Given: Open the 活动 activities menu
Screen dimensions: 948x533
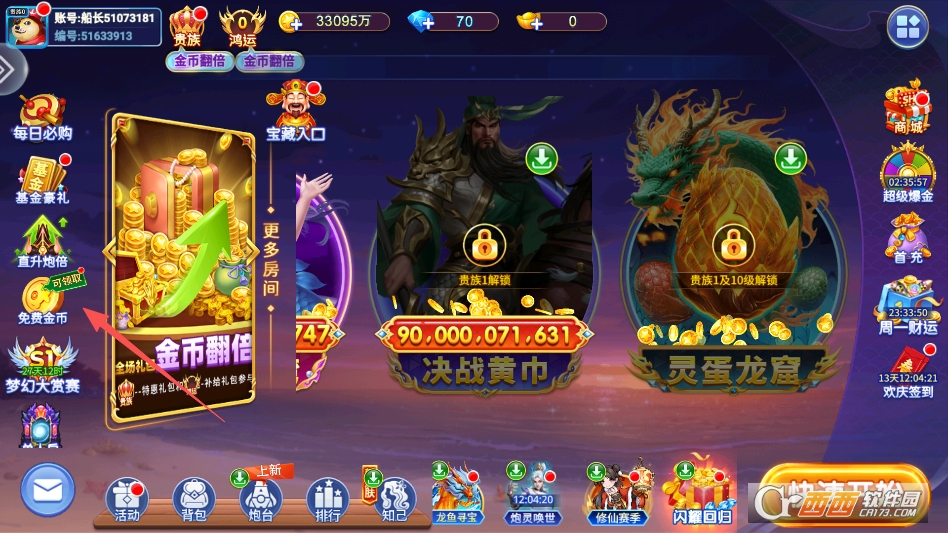Looking at the screenshot, I should pos(127,499).
